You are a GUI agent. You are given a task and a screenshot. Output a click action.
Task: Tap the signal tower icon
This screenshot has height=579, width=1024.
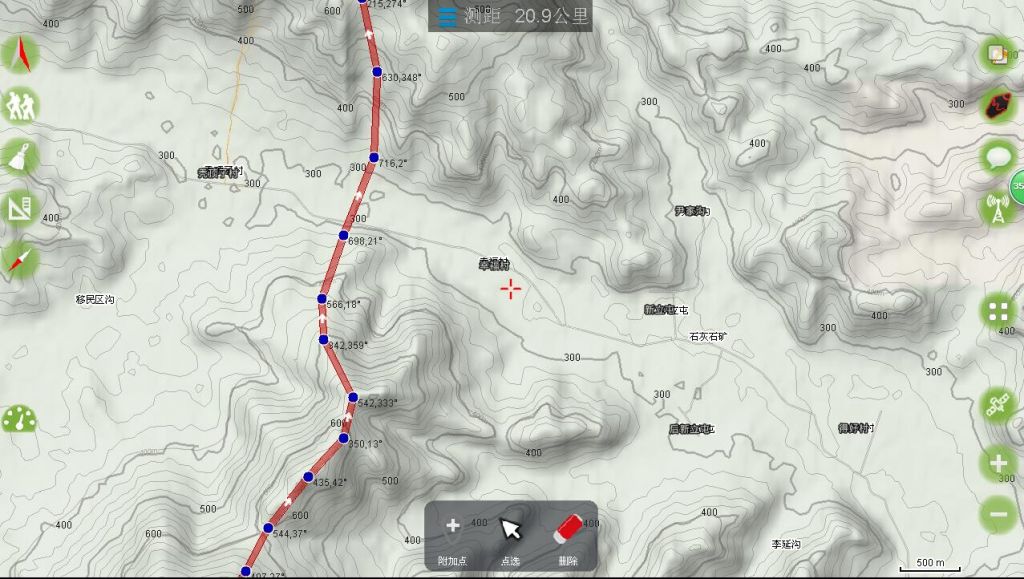(998, 209)
